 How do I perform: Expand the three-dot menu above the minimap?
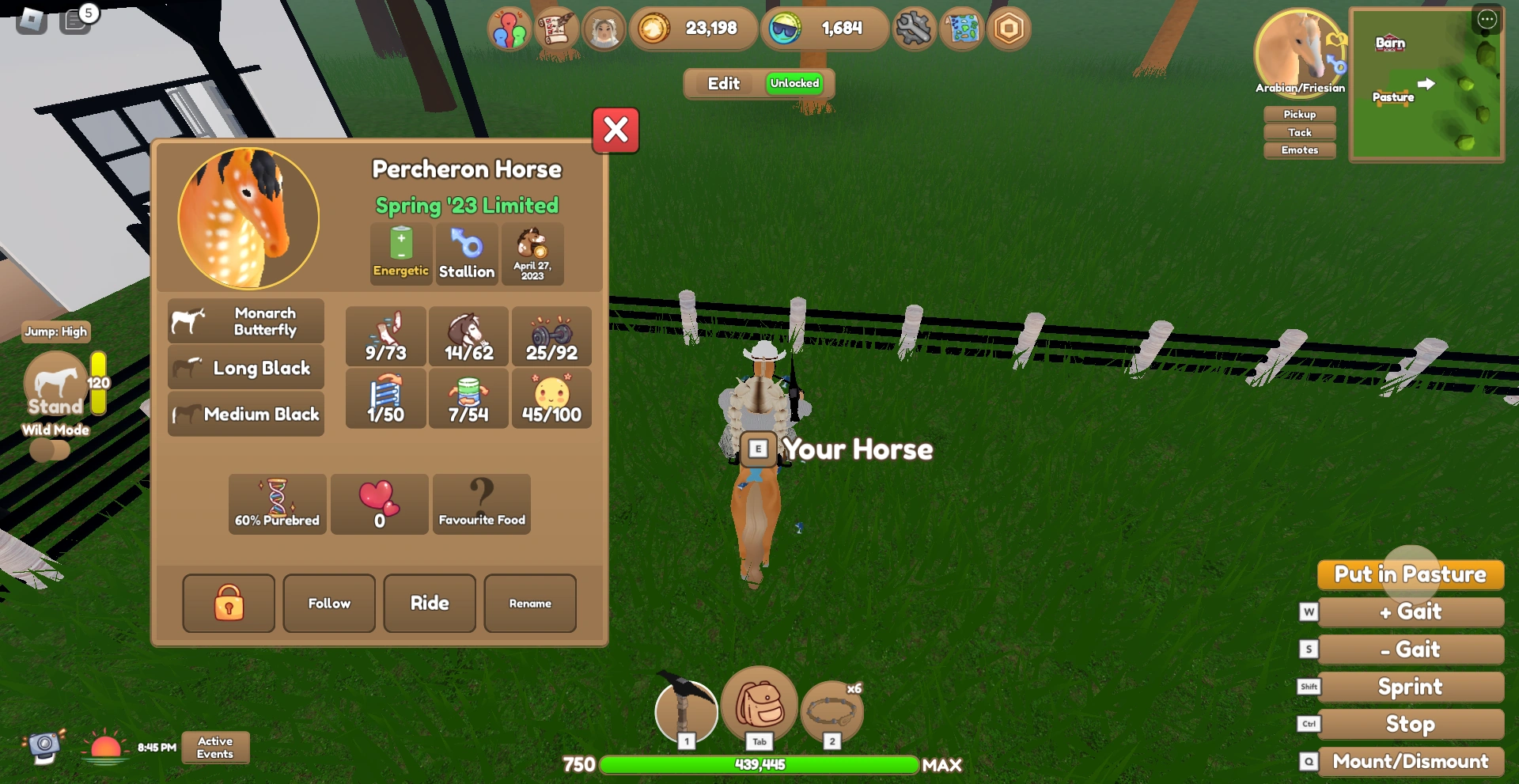point(1488,20)
